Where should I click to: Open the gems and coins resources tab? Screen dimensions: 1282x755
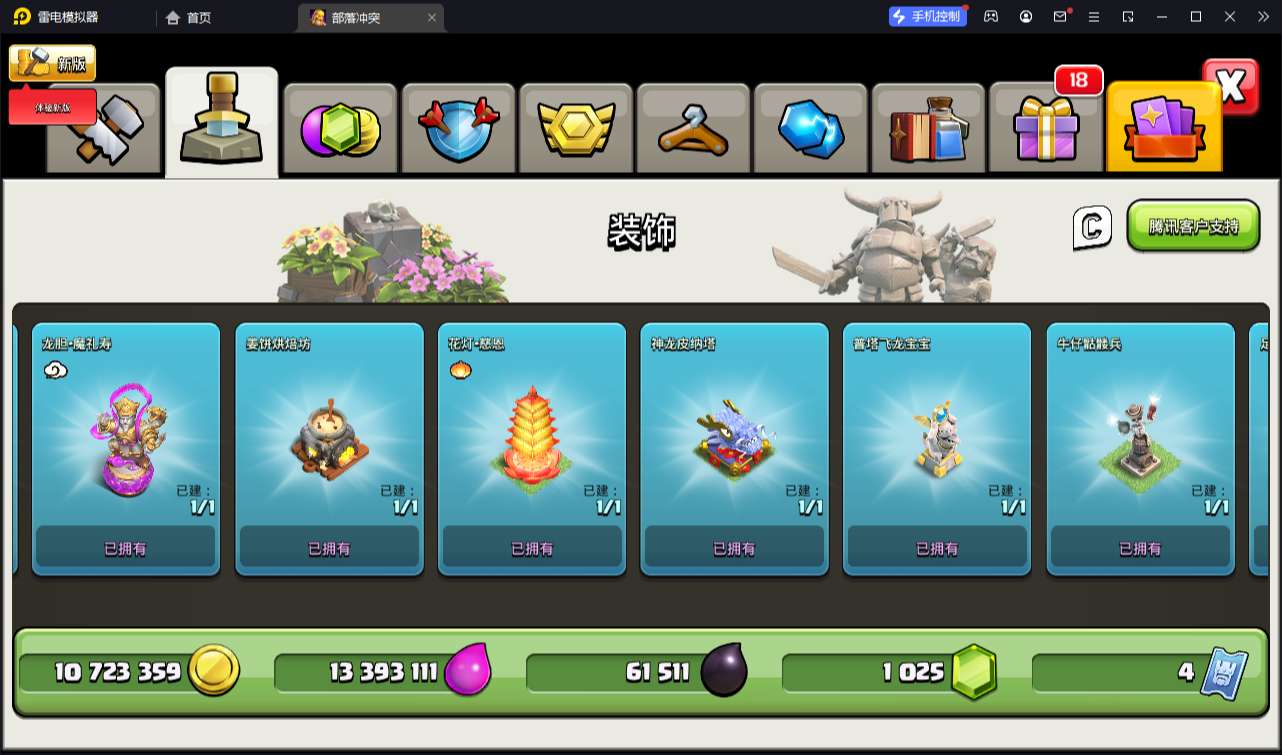(x=340, y=130)
